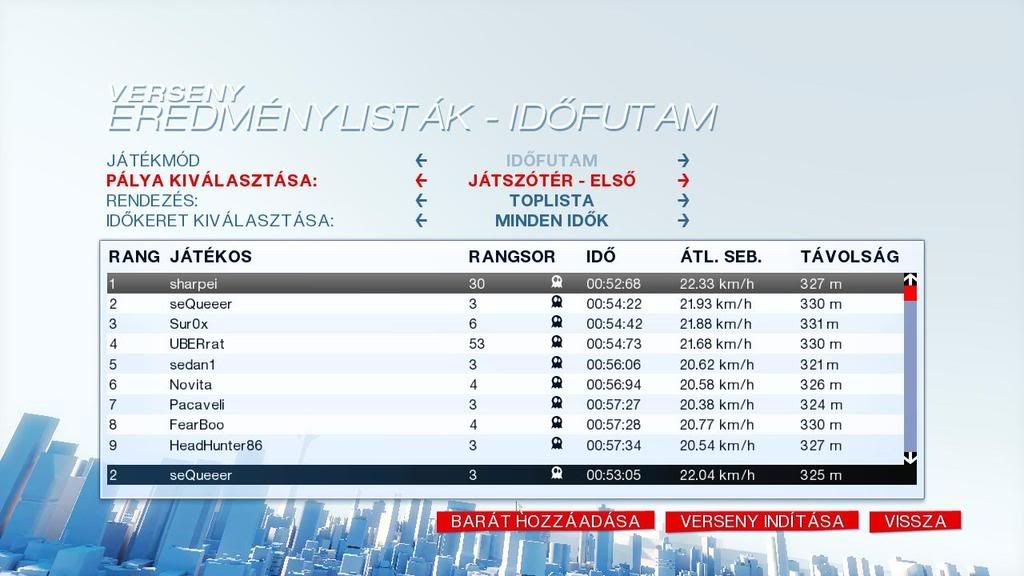Go back with the Vissza button
The image size is (1024, 576).
coord(915,521)
